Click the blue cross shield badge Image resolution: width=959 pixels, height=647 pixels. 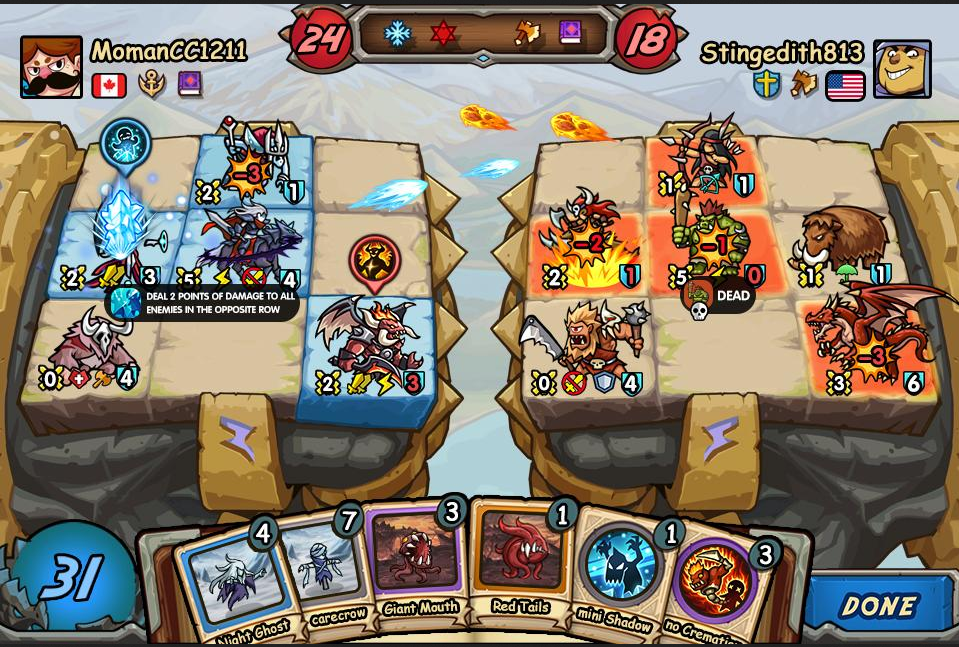[x=767, y=85]
